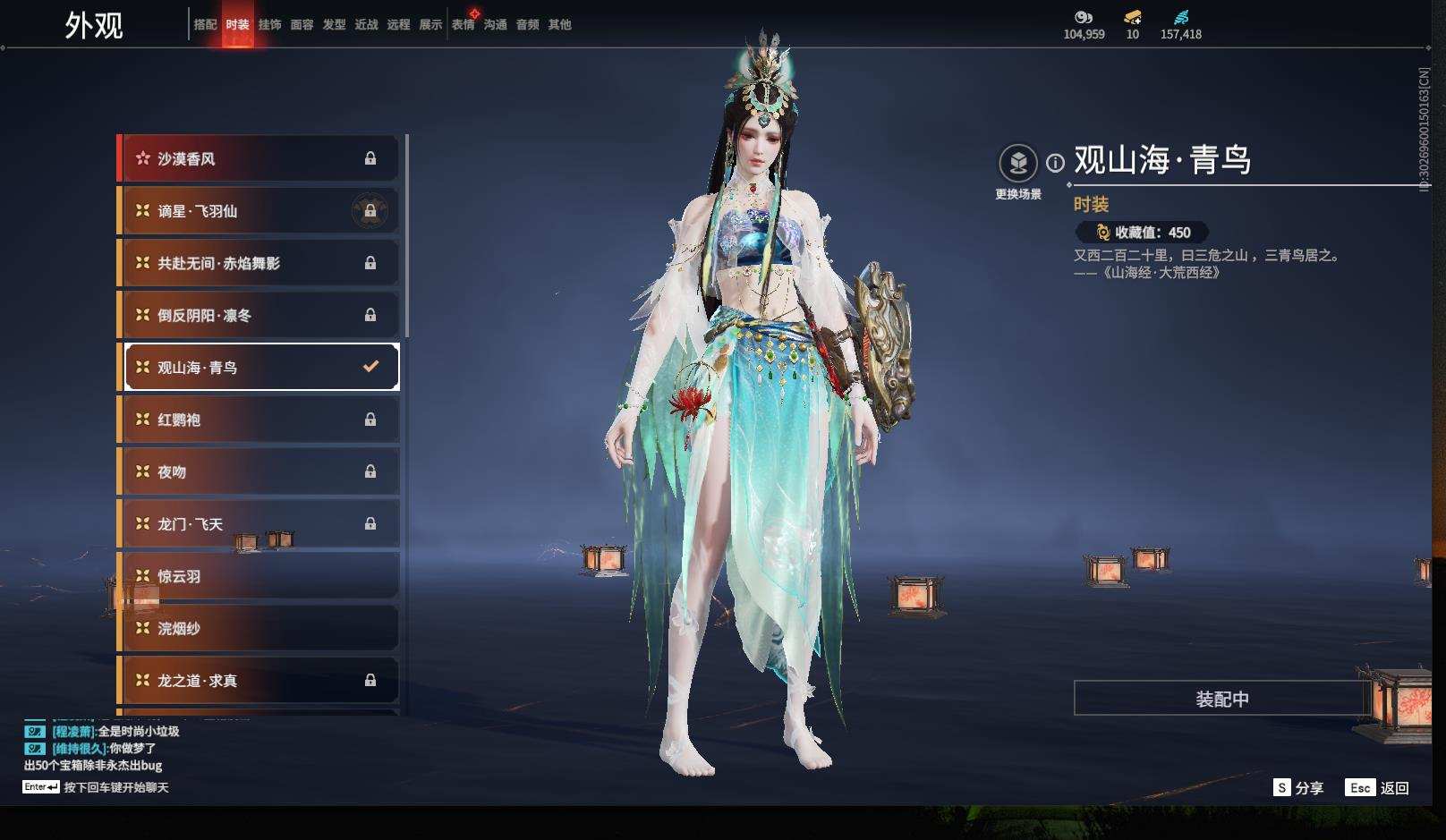Click the 更换场景 change scene button
Screen dimensions: 1446x840
[1018, 164]
